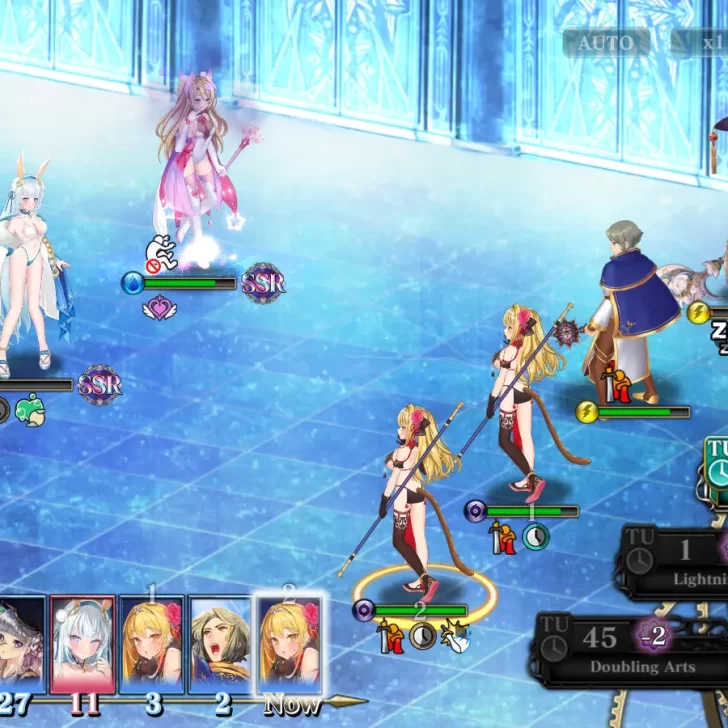Toggle the AUTO battle button
728x728 pixels.
[x=605, y=43]
